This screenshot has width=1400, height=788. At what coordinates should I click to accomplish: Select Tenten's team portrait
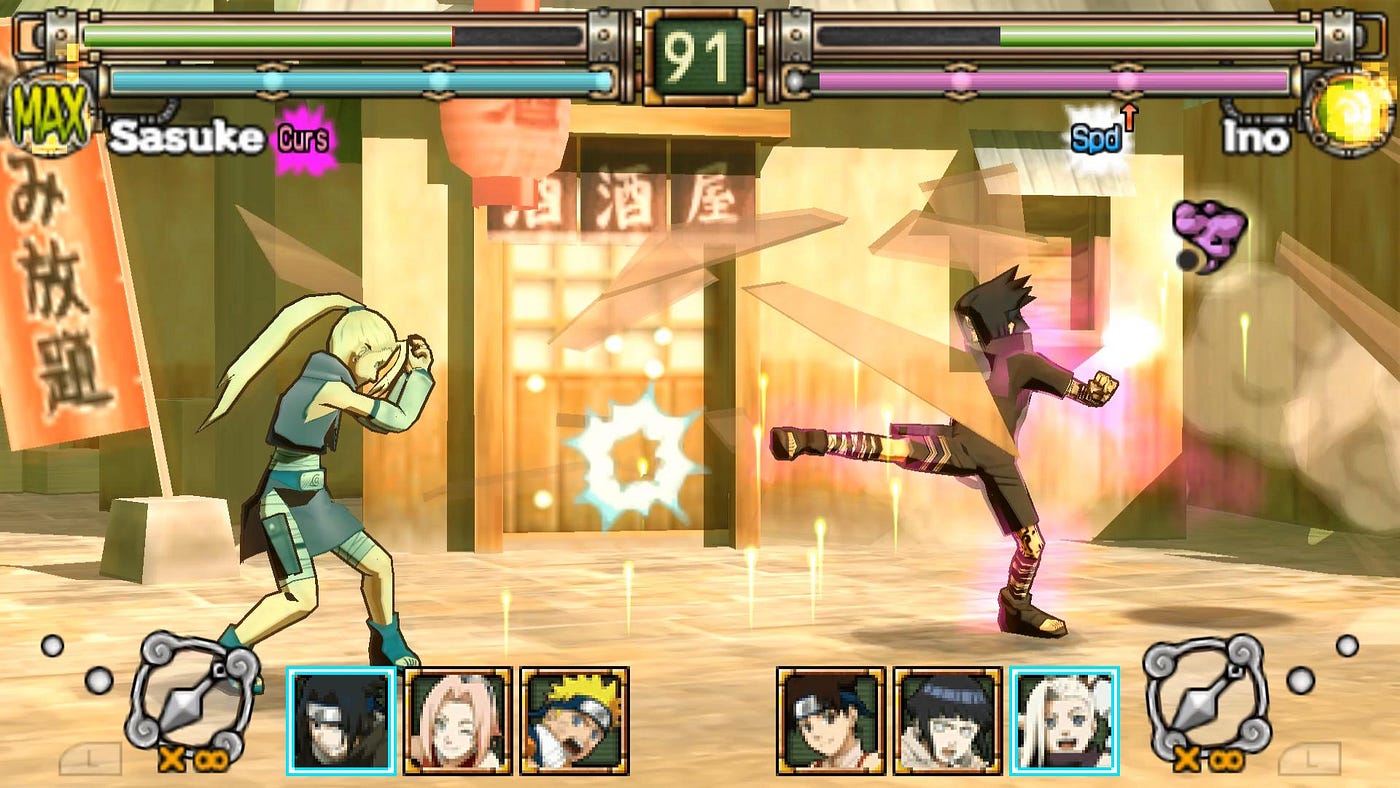pyautogui.click(x=831, y=720)
